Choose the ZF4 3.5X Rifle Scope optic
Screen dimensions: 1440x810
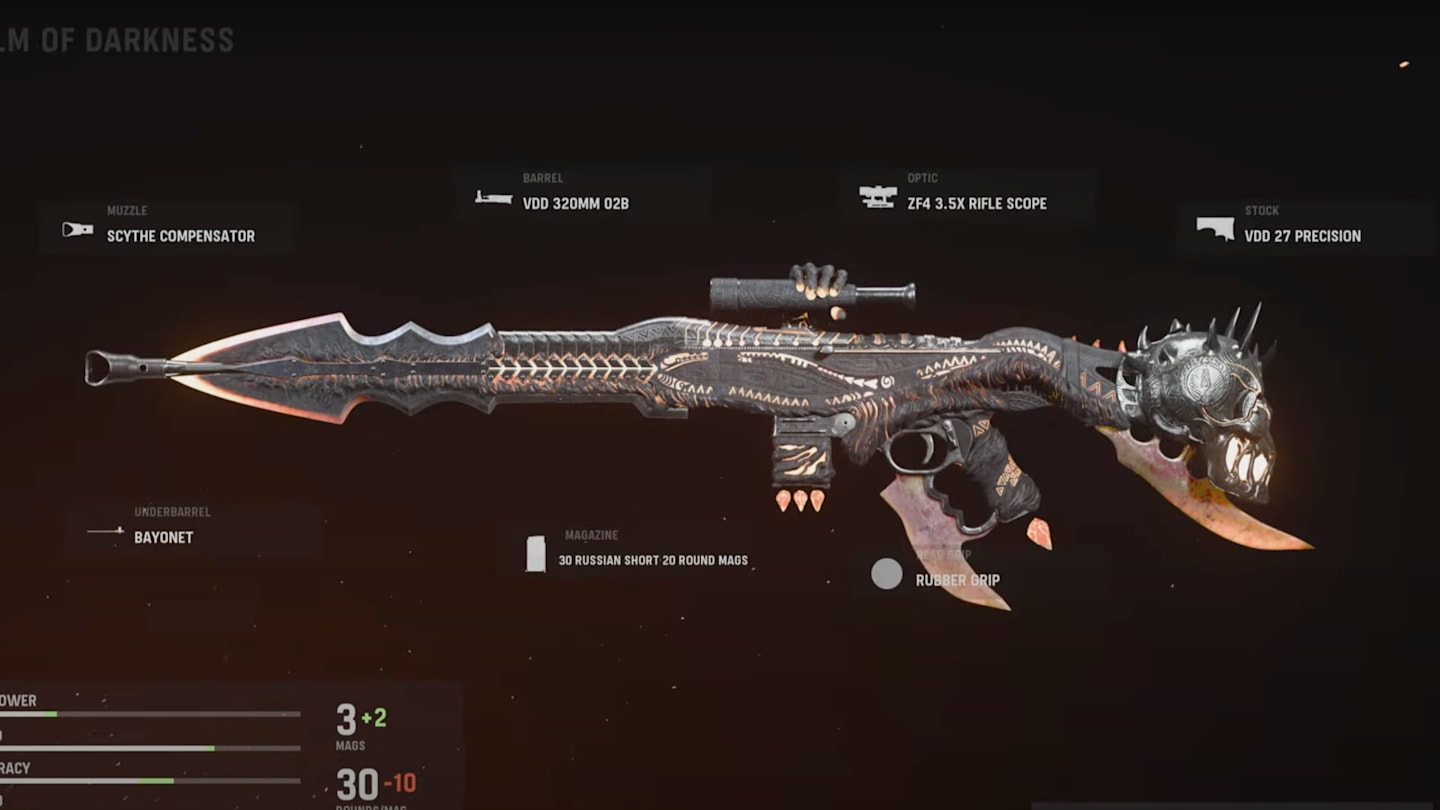pos(967,195)
